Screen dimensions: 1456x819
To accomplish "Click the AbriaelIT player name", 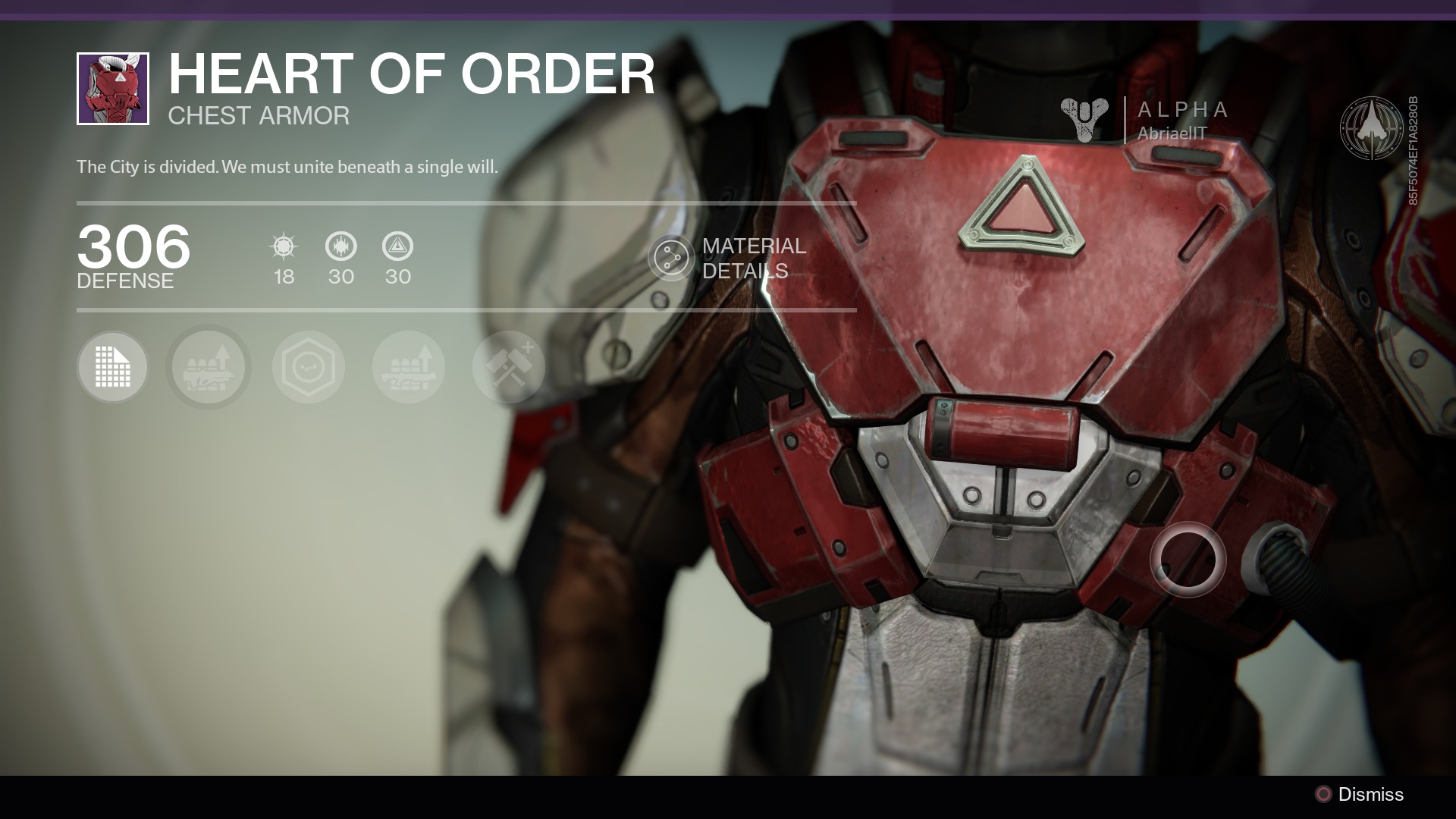I will (1172, 133).
